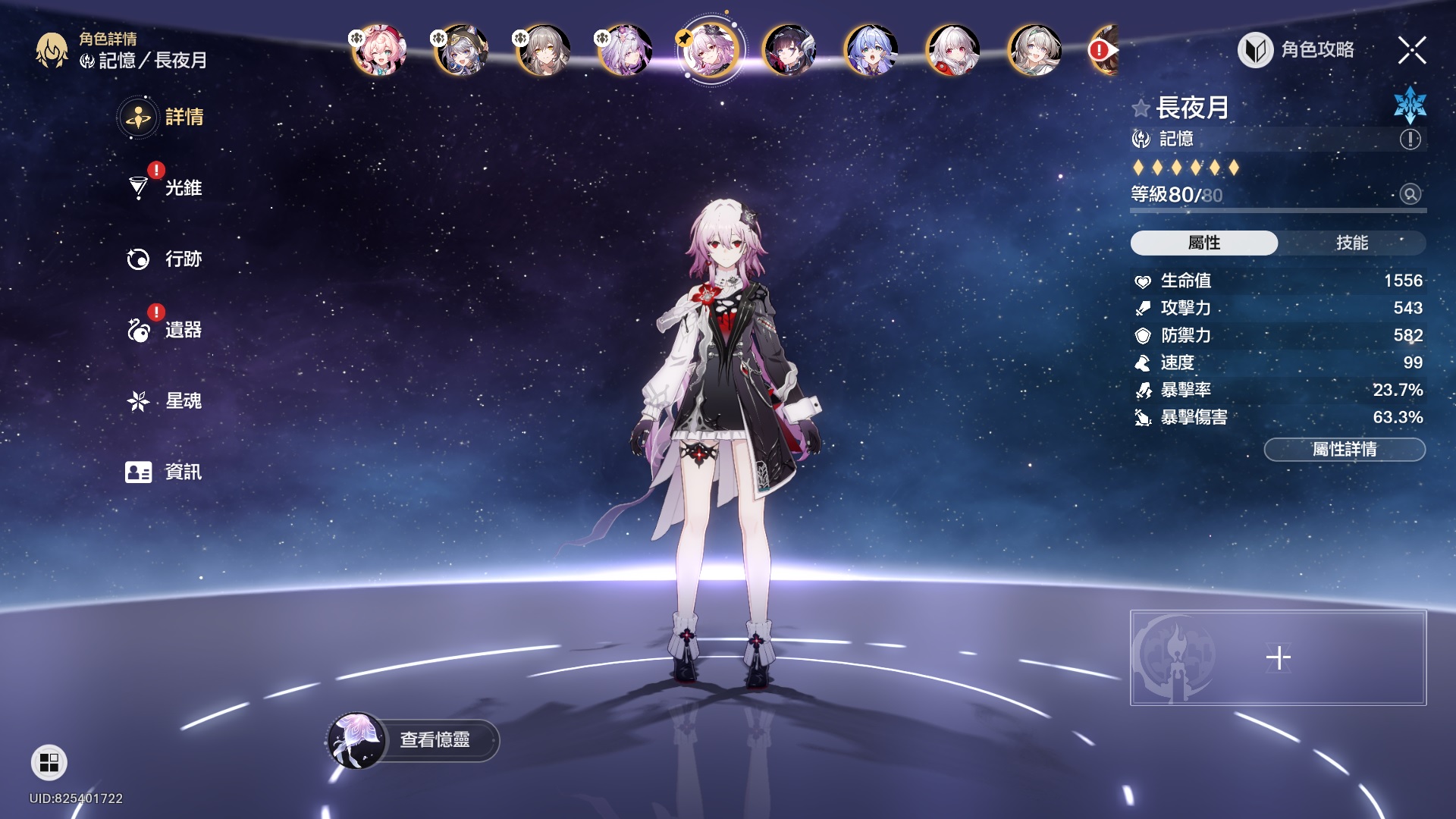Screen dimensions: 1456x819
Task: Open the 遺器 relics menu
Action: coord(183,330)
